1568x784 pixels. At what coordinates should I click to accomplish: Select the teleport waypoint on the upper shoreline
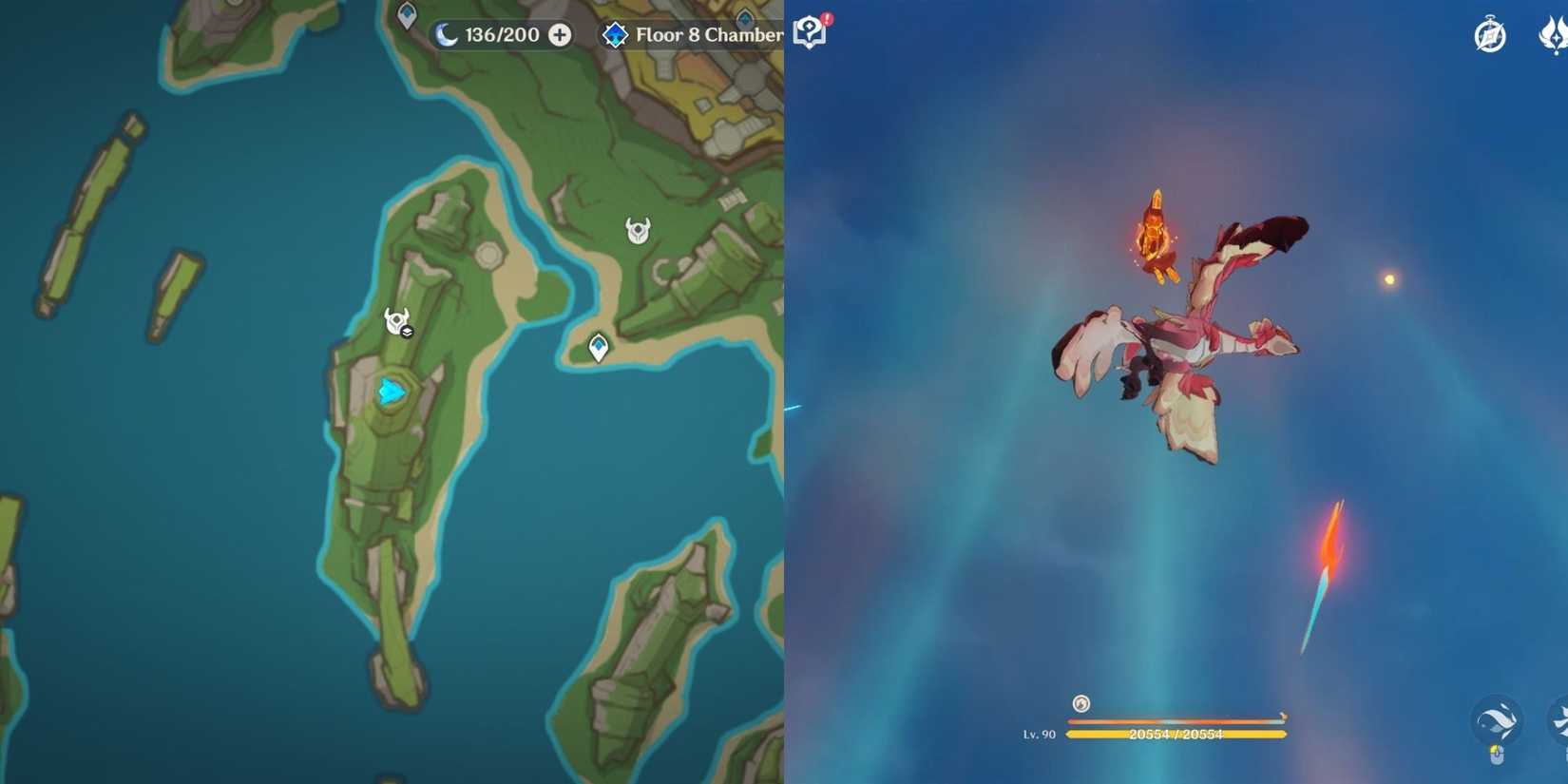pos(405,13)
